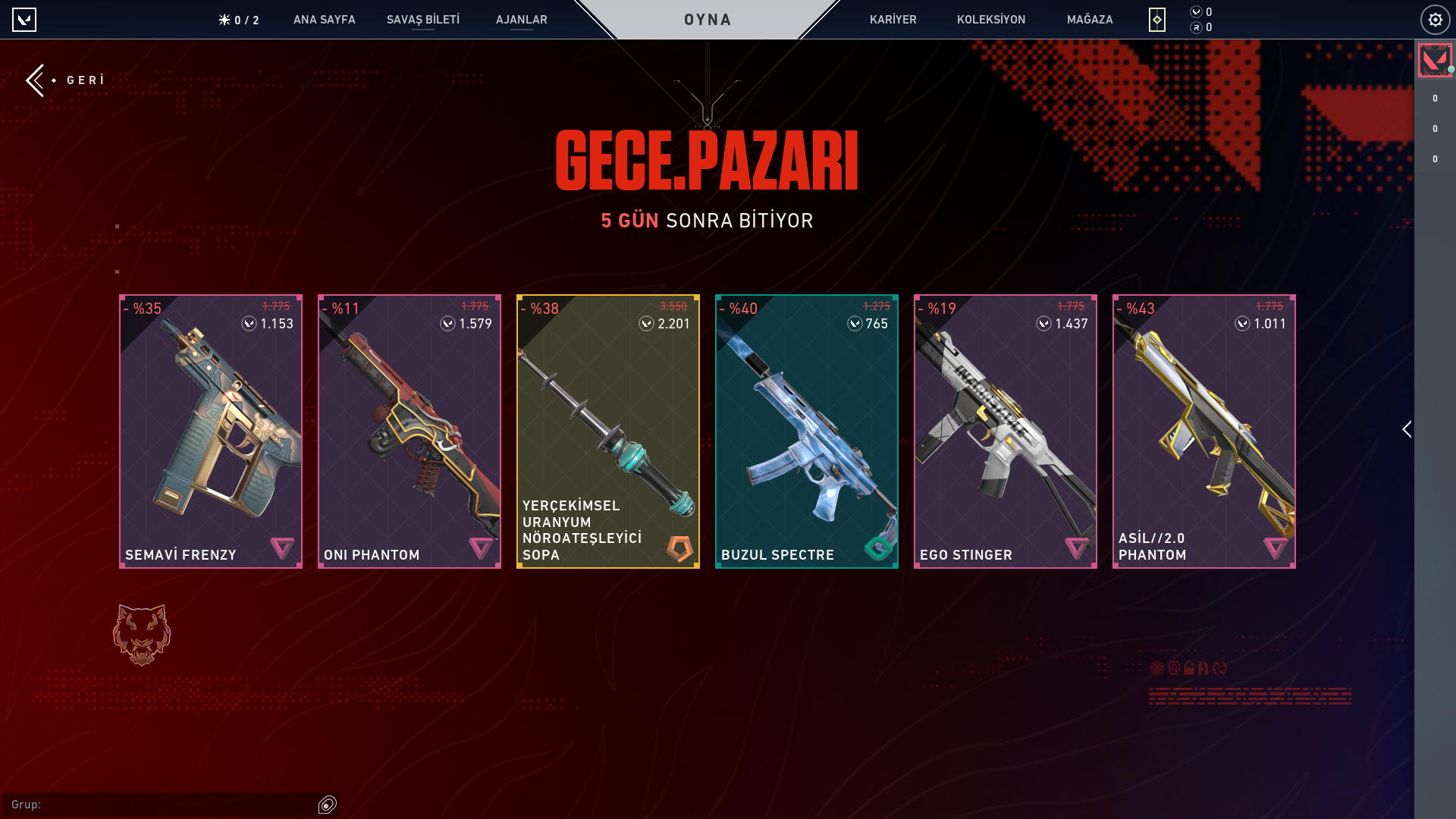This screenshot has width=1456, height=819.
Task: Open the settings gear icon
Action: click(x=1435, y=20)
